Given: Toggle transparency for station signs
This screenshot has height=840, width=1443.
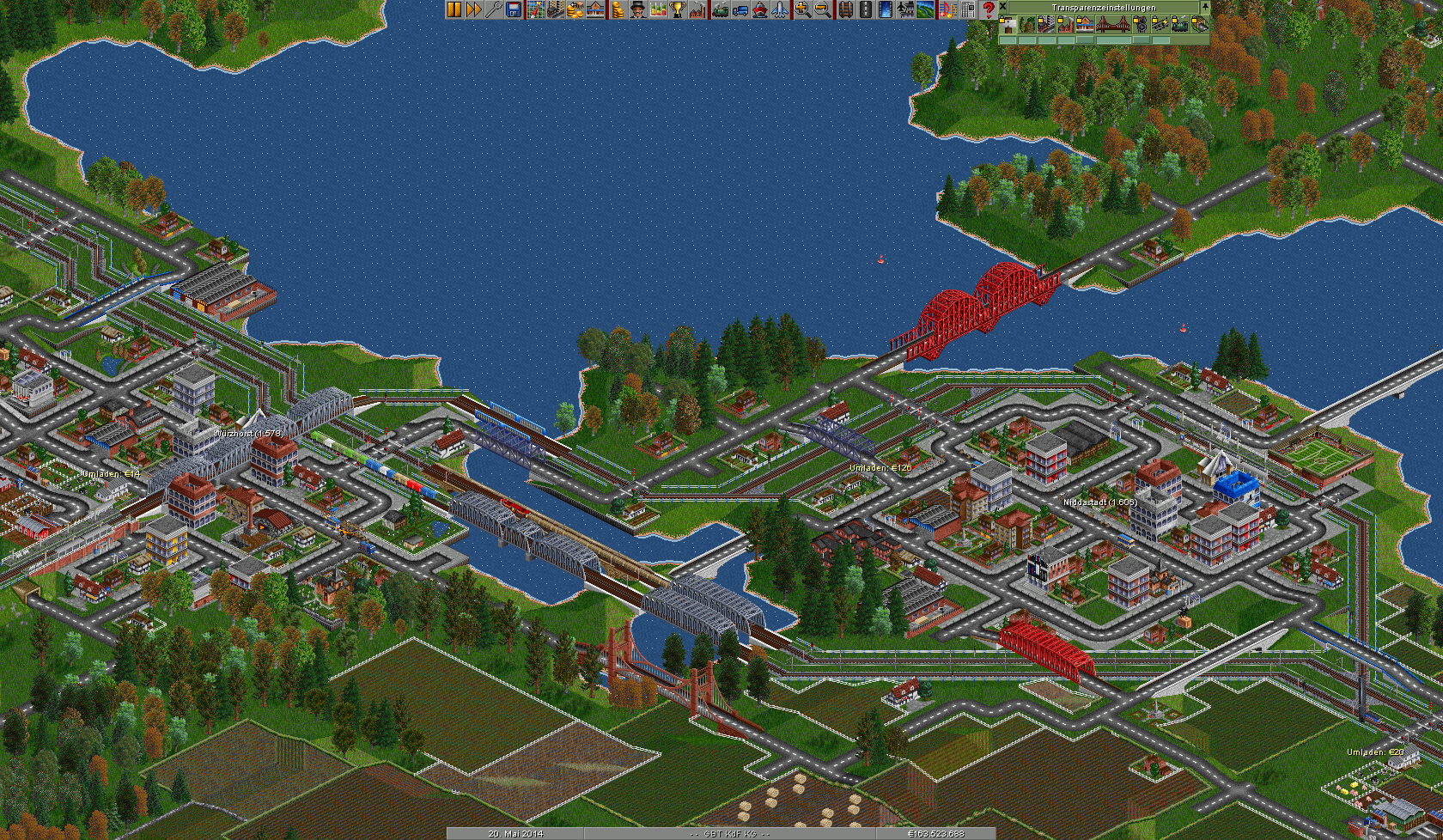Looking at the screenshot, I should point(1007,24).
